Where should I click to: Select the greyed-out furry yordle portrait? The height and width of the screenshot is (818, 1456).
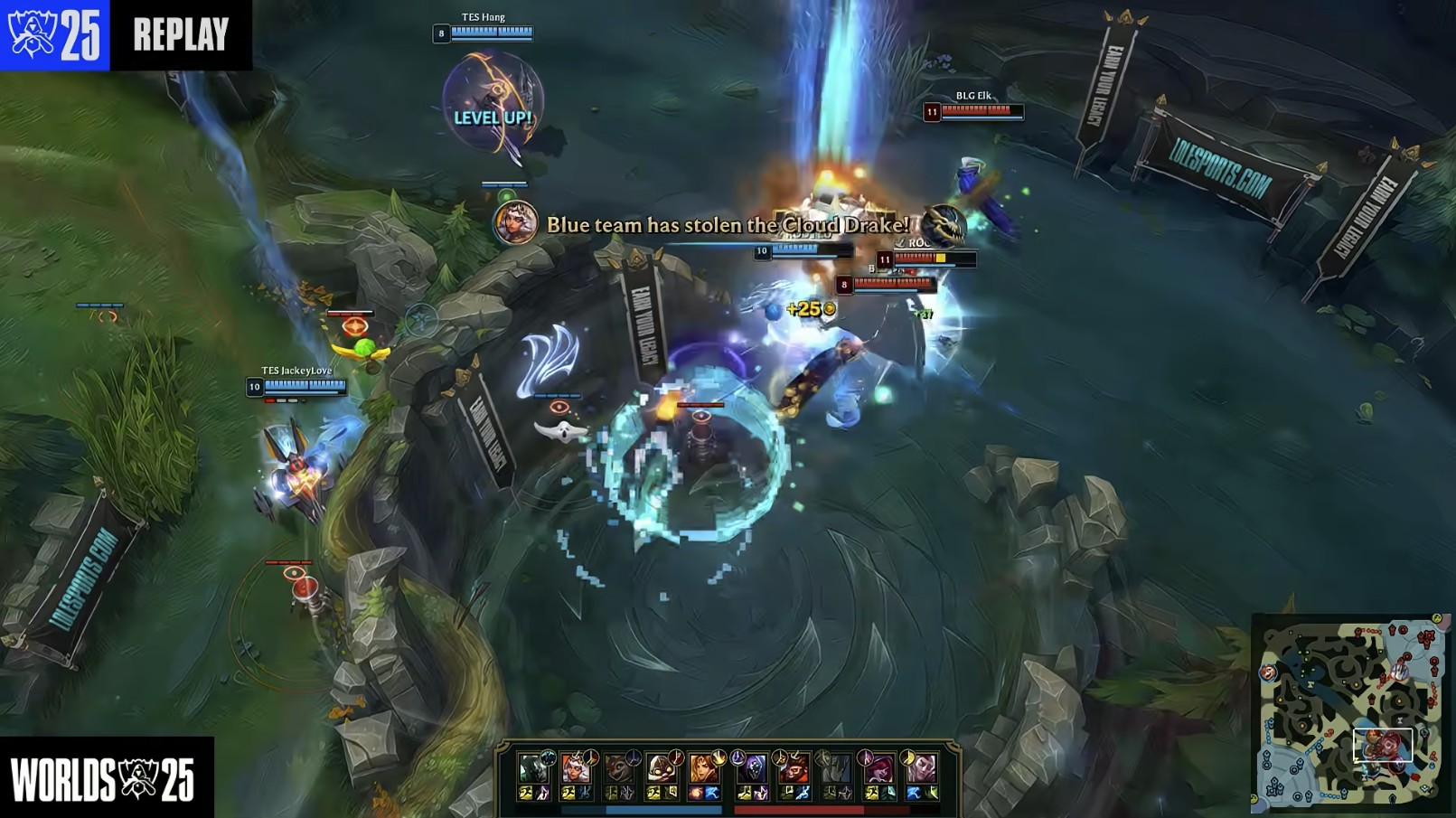[x=618, y=768]
